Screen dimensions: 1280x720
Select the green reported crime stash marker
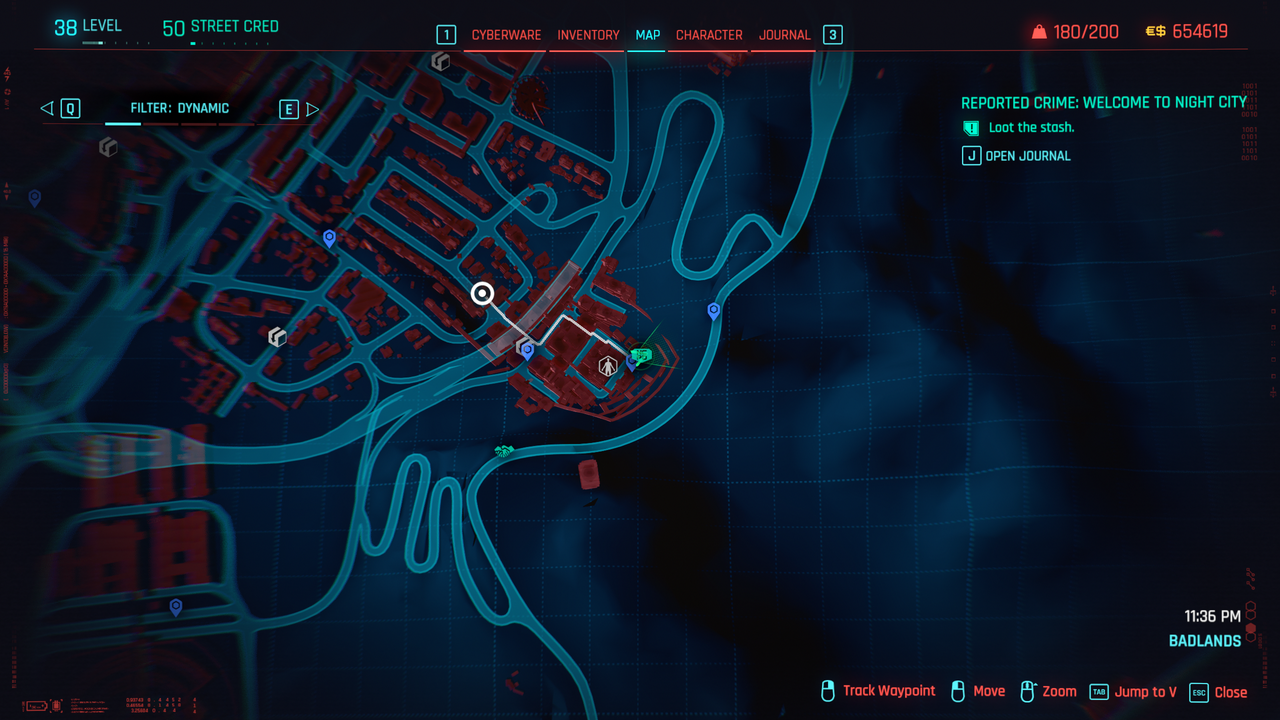pyautogui.click(x=642, y=355)
